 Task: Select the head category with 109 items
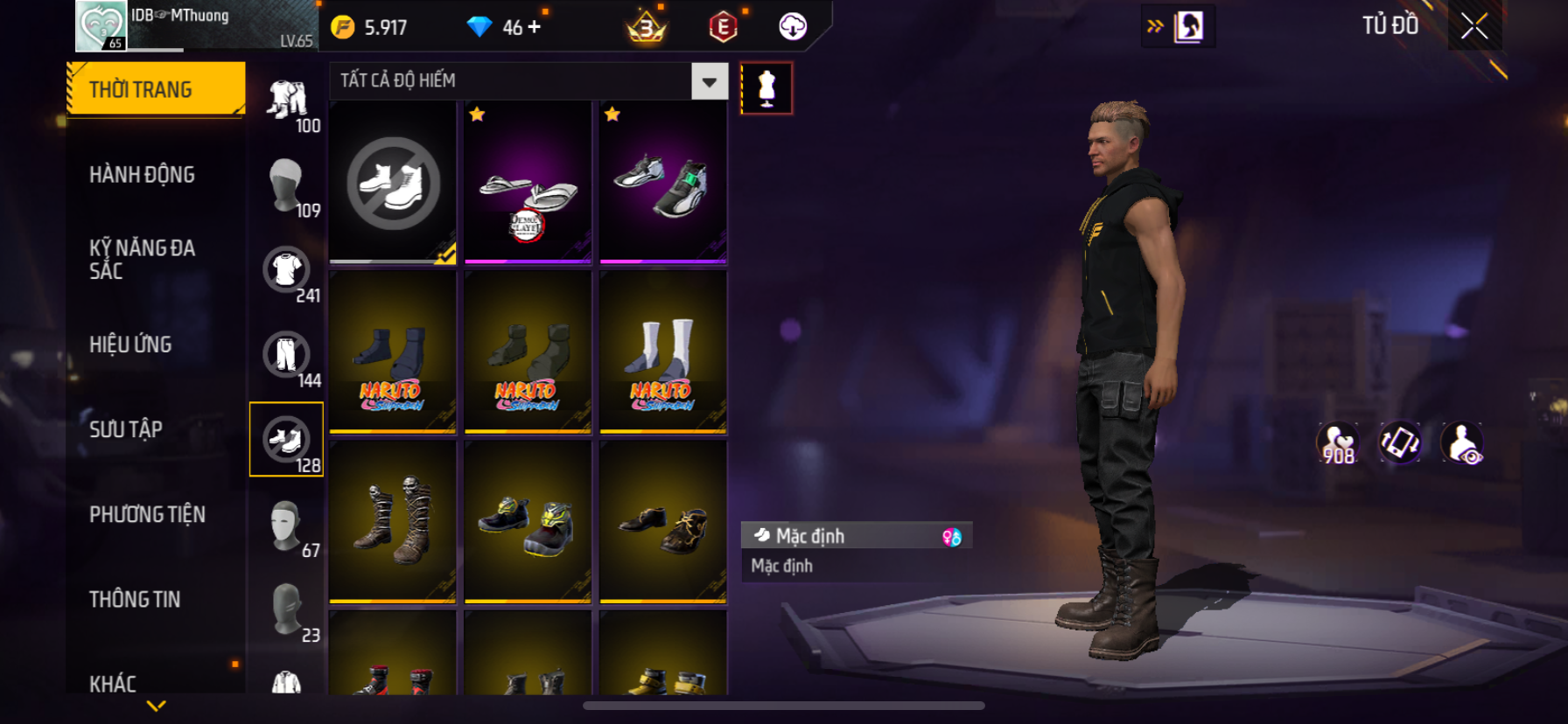(287, 185)
